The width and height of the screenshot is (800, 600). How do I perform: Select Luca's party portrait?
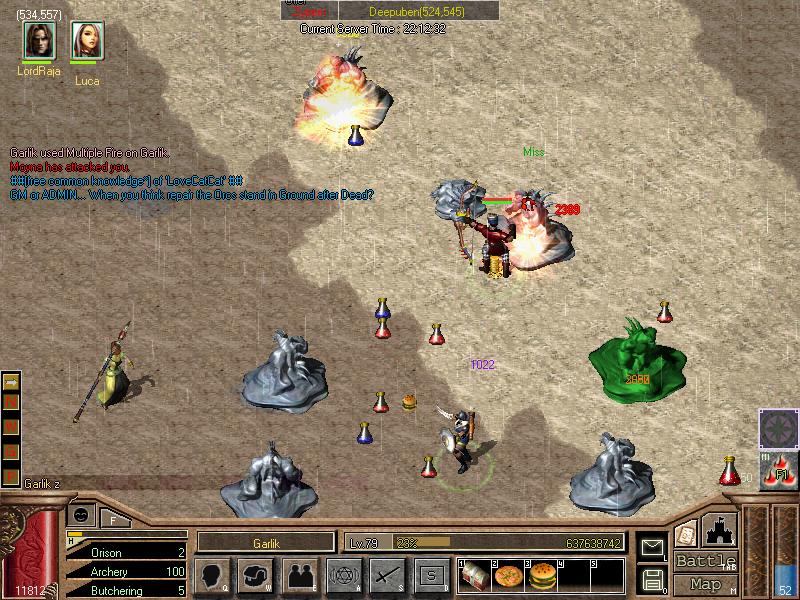(x=87, y=41)
